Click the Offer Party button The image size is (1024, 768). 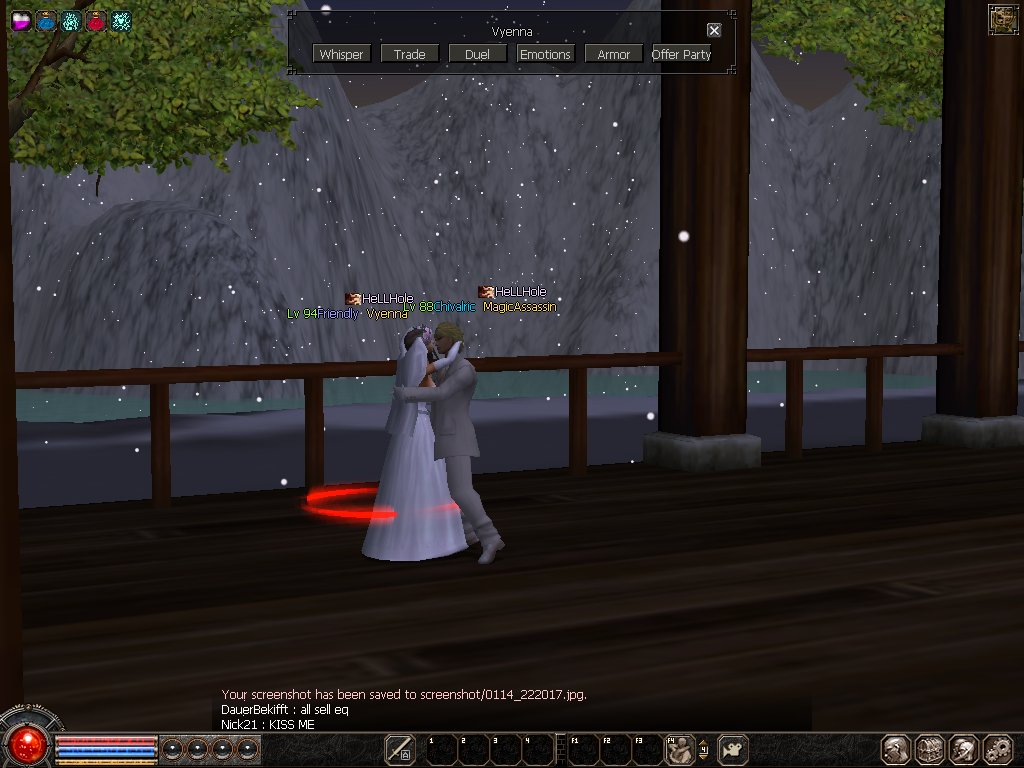click(681, 54)
